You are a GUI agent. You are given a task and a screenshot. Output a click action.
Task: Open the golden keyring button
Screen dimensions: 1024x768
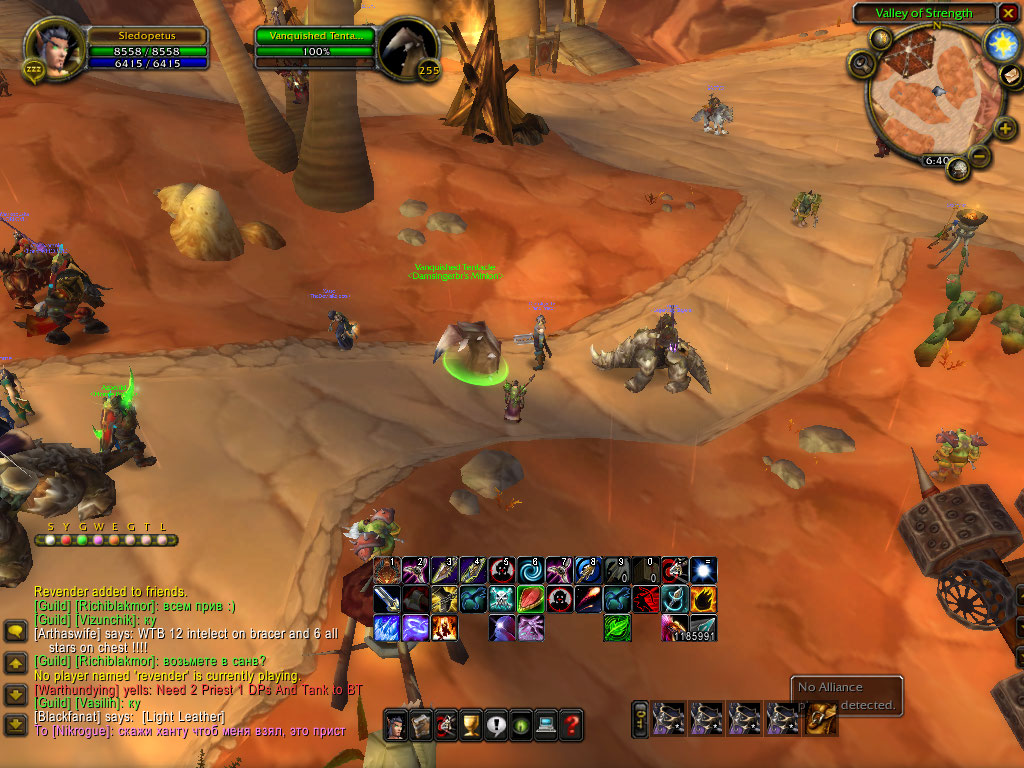(x=641, y=718)
